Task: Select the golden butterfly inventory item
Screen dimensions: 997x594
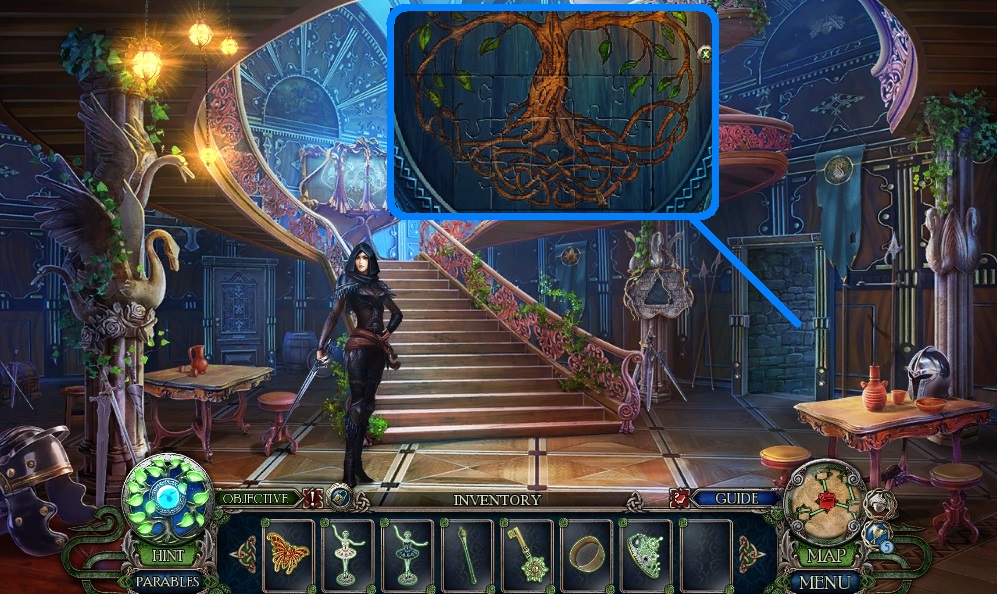Action: coord(287,552)
